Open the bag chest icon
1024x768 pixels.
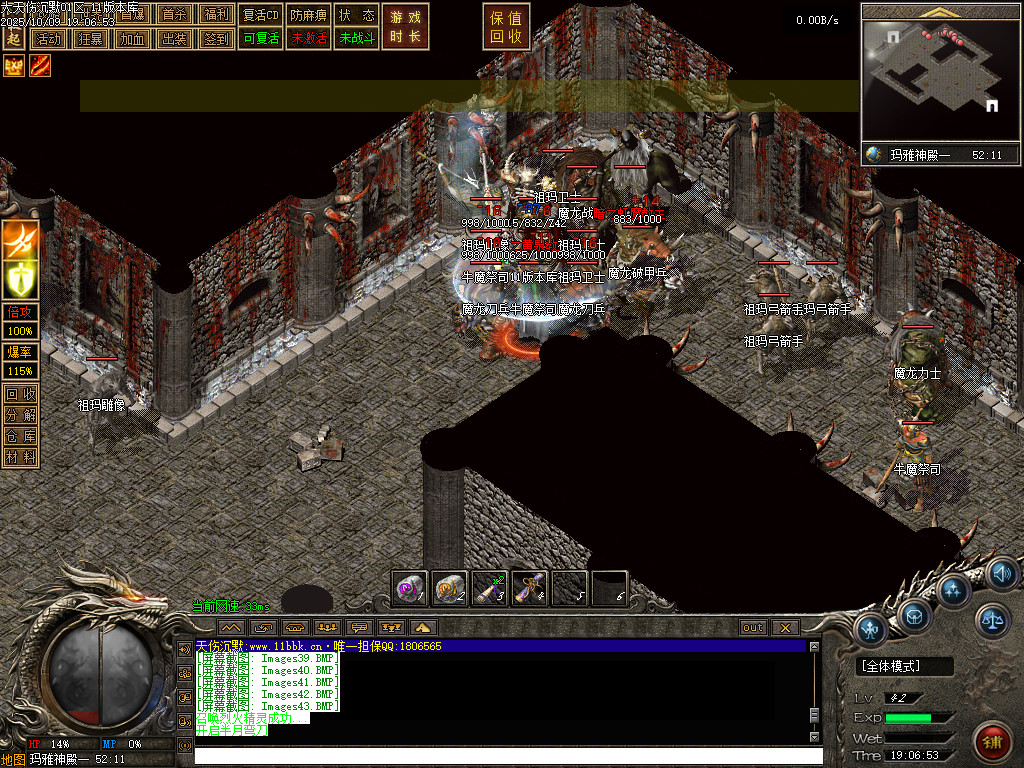pyautogui.click(x=915, y=613)
